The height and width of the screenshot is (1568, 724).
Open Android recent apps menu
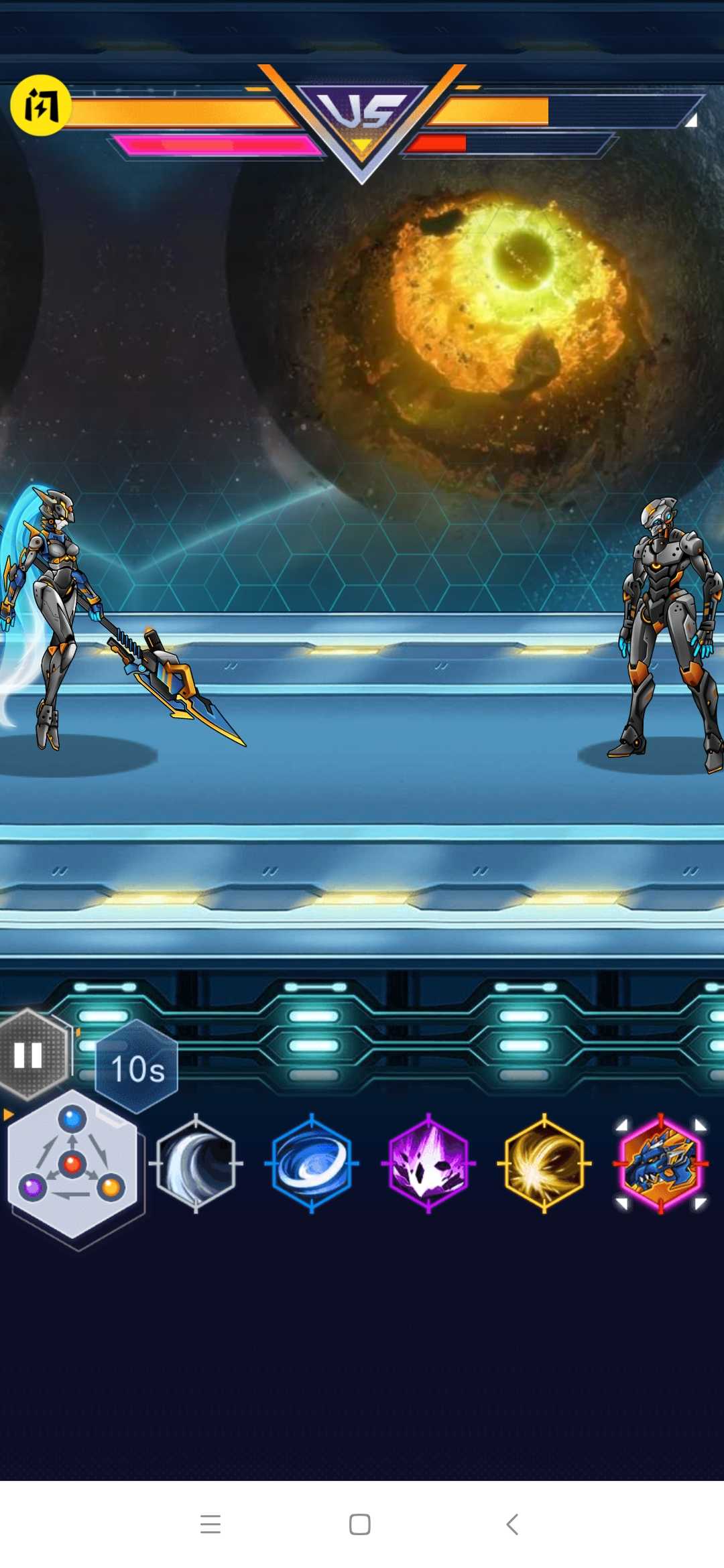pyautogui.click(x=210, y=1524)
